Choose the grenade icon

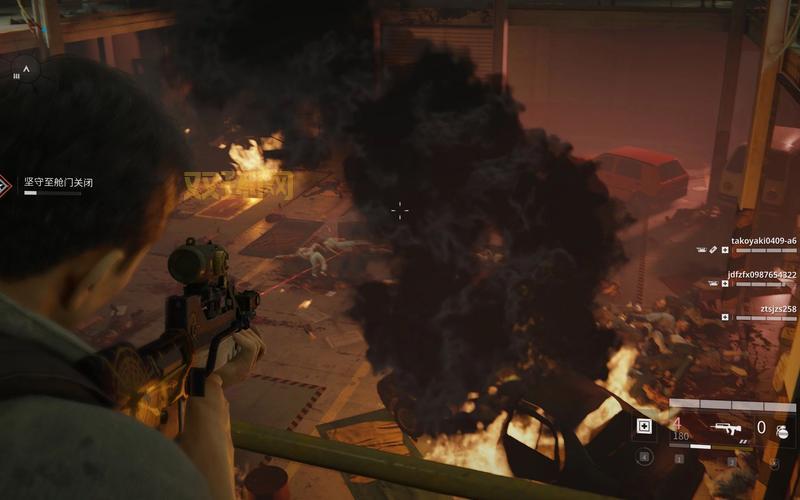pyautogui.click(x=782, y=431)
